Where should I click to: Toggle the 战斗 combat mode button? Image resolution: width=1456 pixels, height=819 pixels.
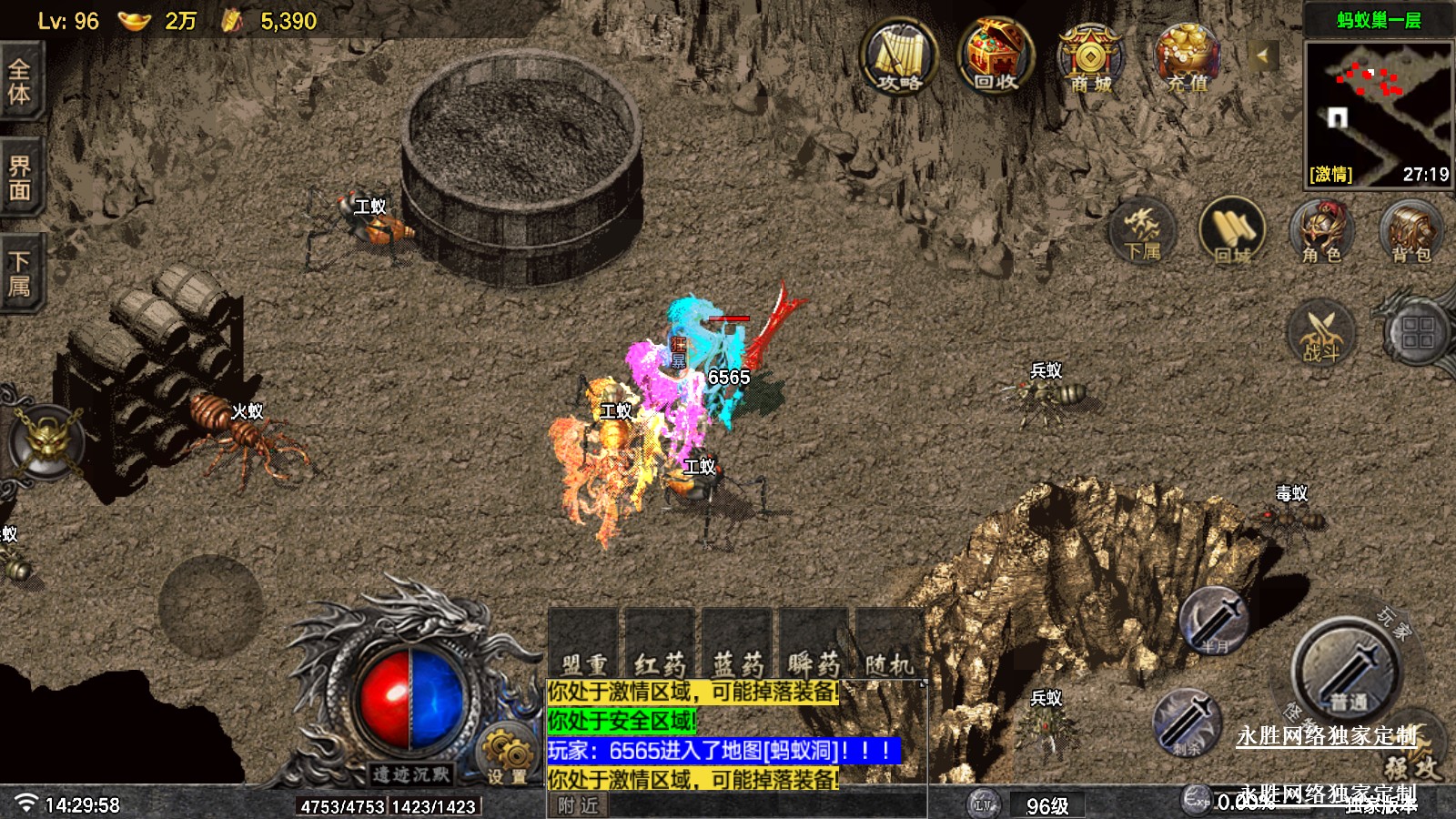(1321, 332)
